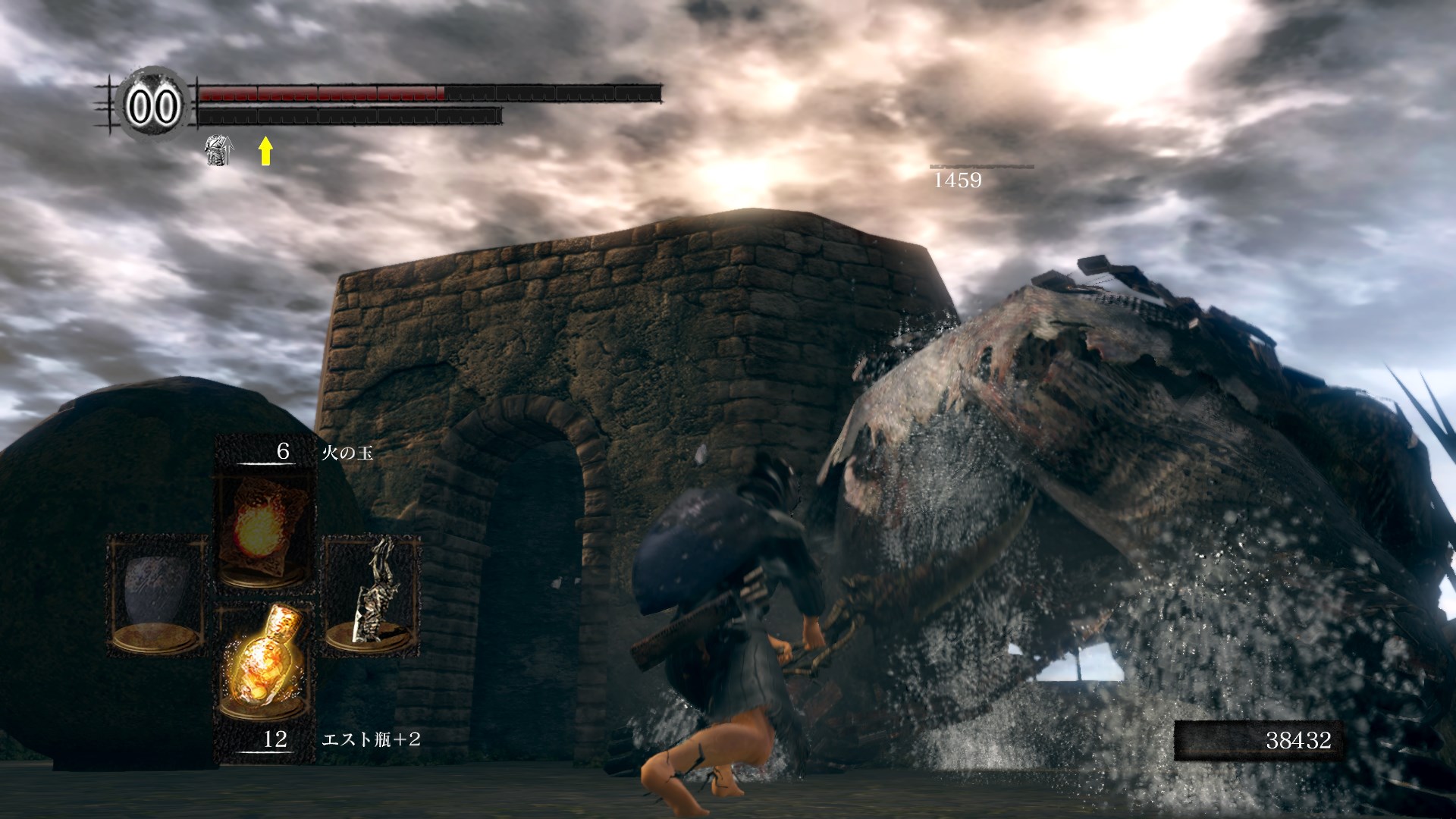Click the yellow up-arrow status icon
Viewport: 1456px width, 819px height.
point(265,150)
